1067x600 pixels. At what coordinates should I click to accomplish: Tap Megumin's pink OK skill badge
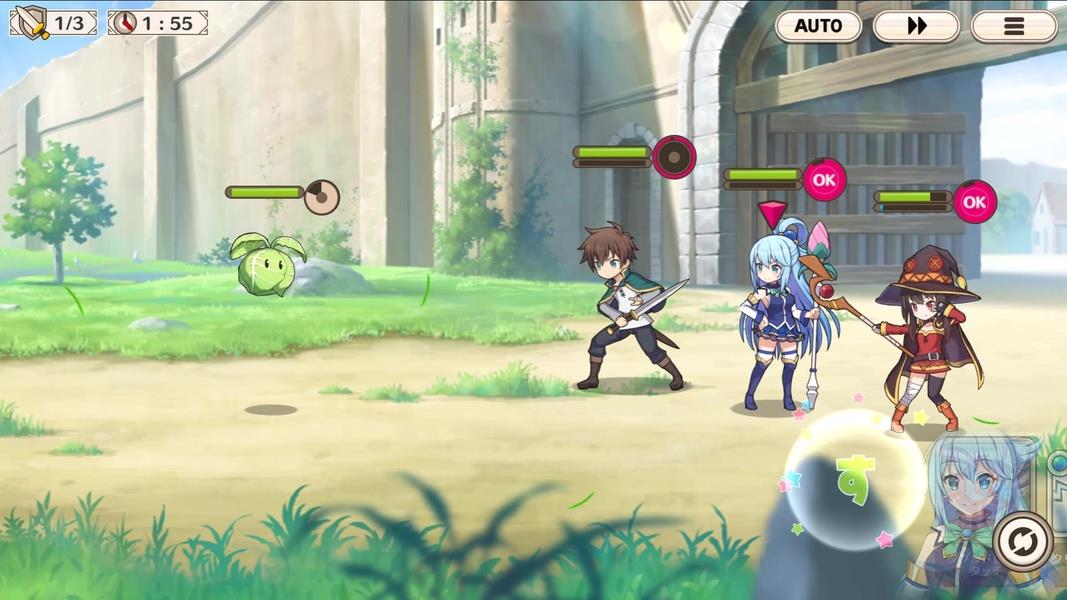974,202
